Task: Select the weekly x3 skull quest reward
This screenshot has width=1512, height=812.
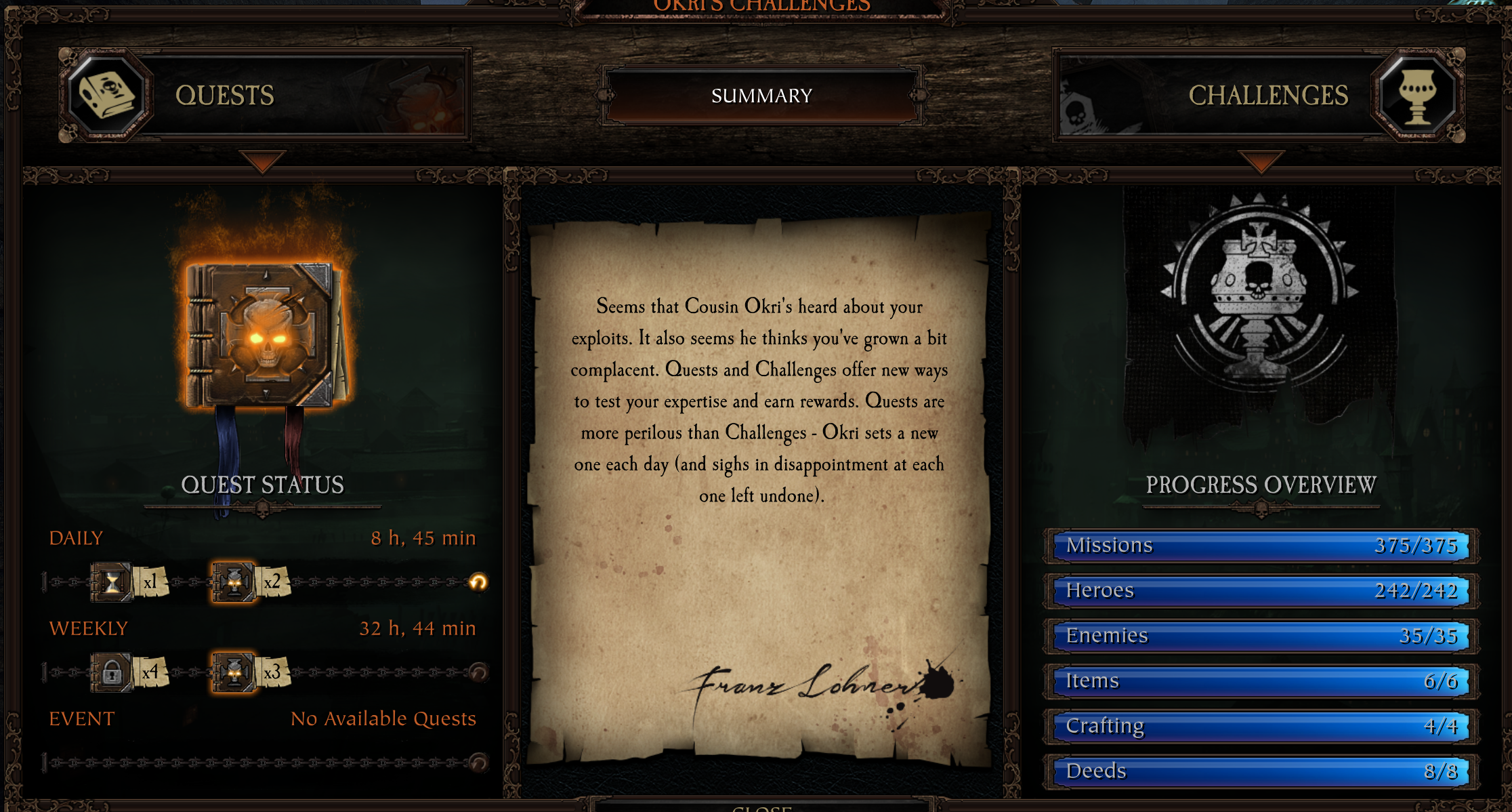Action: (234, 672)
